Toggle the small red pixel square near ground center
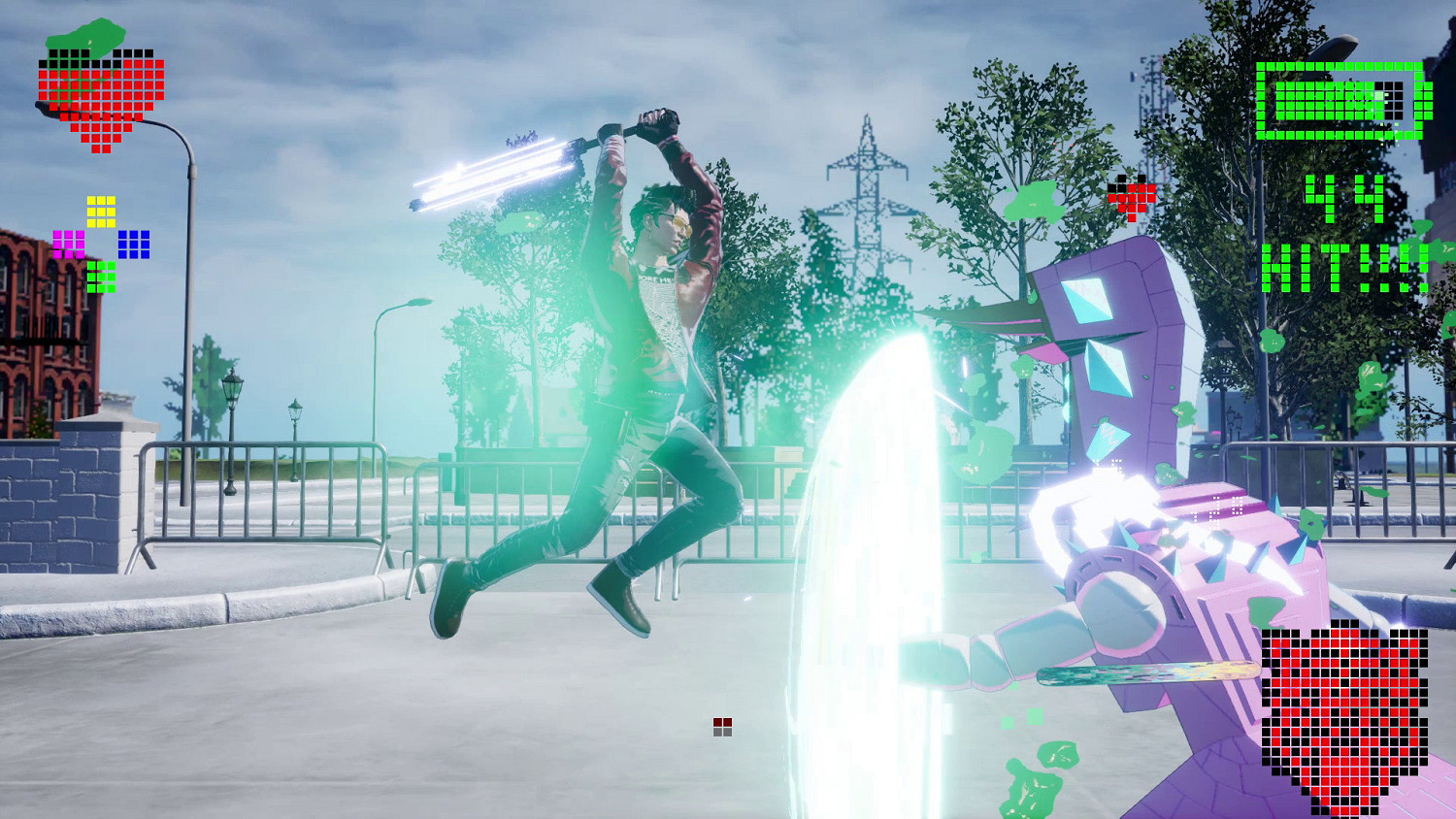This screenshot has width=1456, height=819. pos(722,721)
